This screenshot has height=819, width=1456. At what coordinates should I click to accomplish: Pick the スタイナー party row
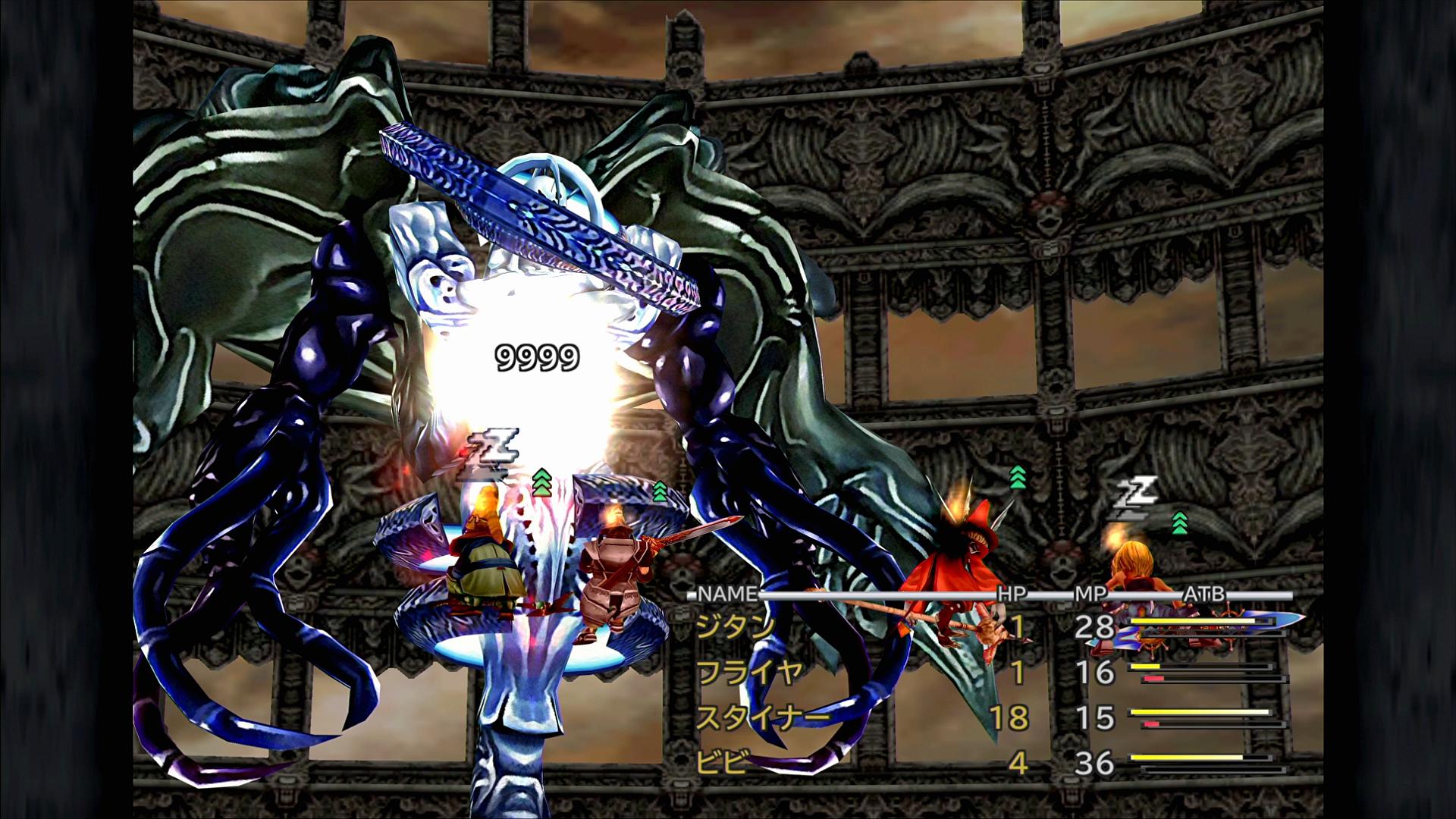(x=761, y=717)
